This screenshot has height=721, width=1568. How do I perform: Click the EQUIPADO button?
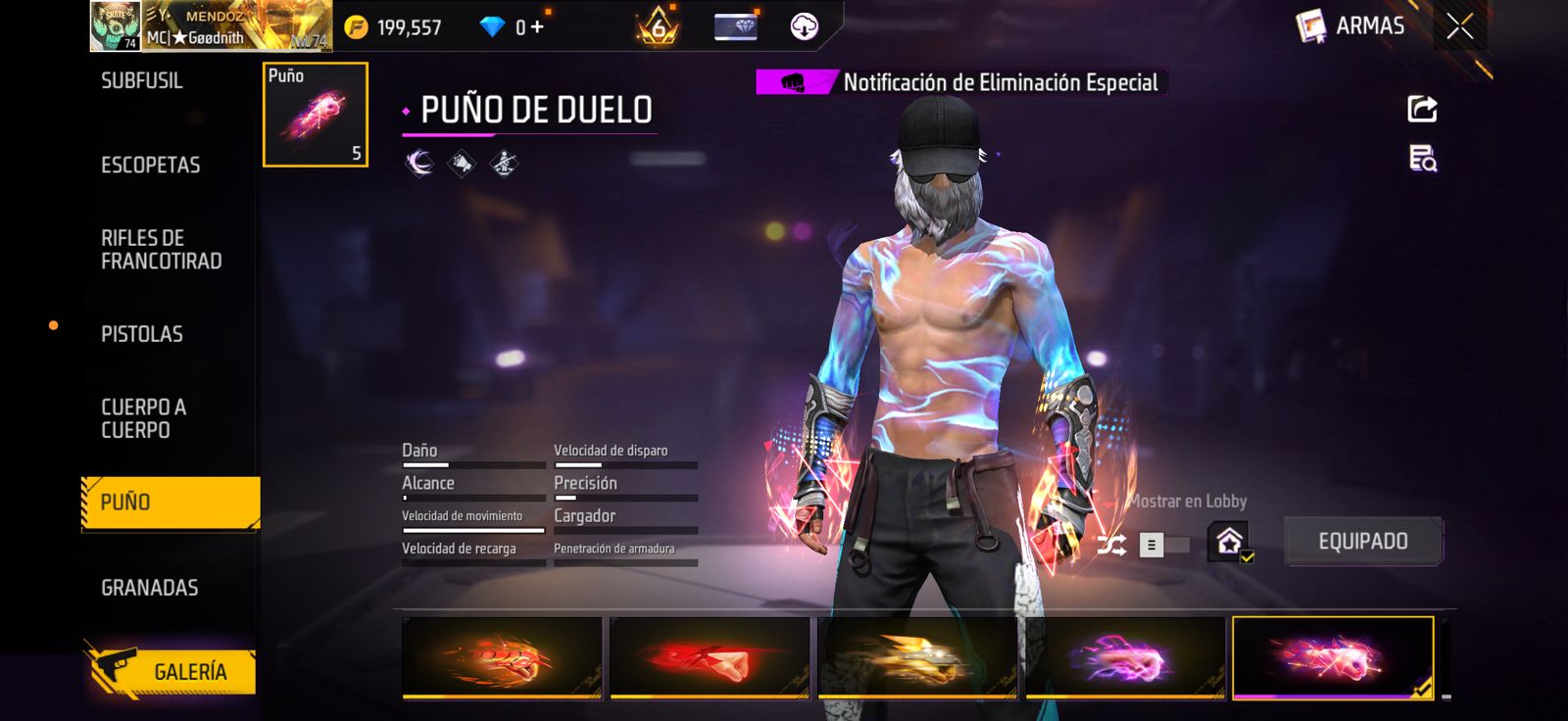1362,542
